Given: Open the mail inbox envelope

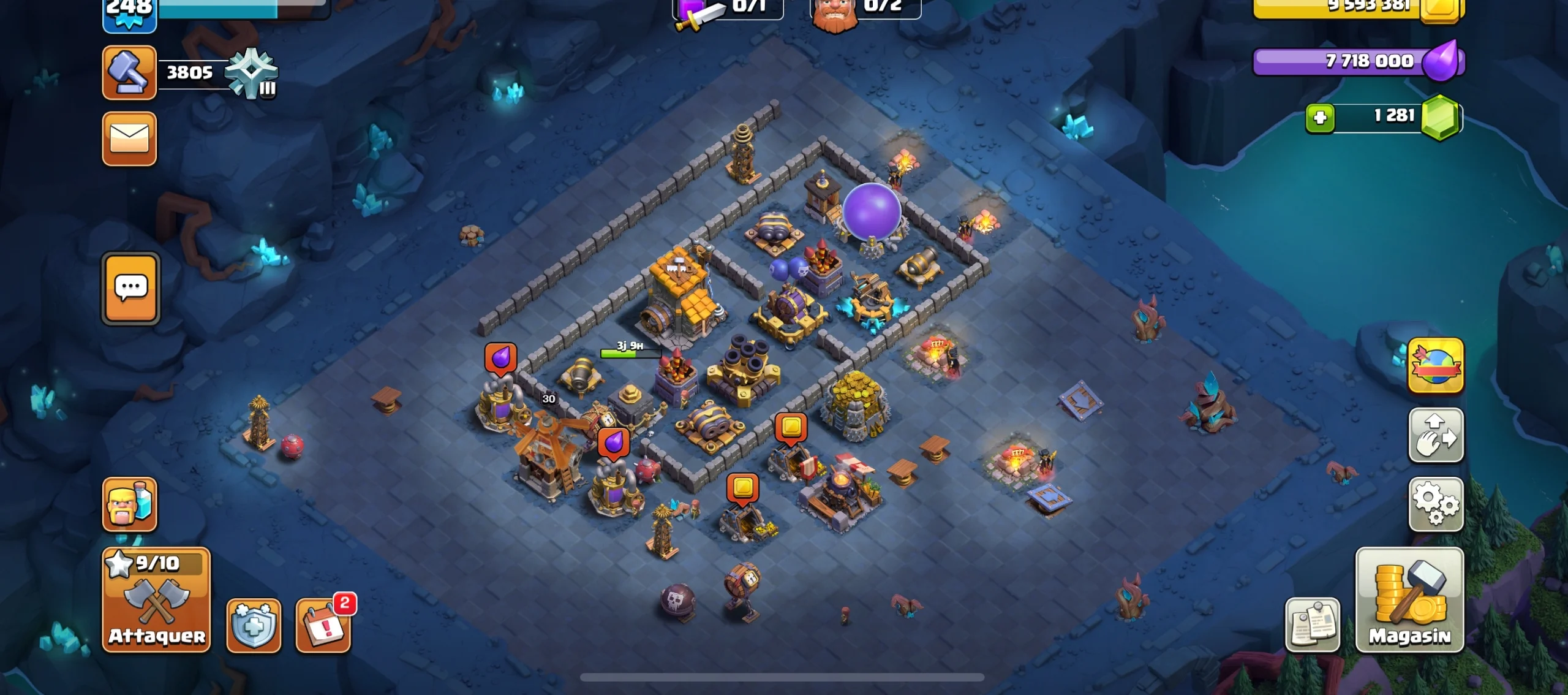Looking at the screenshot, I should coord(129,139).
